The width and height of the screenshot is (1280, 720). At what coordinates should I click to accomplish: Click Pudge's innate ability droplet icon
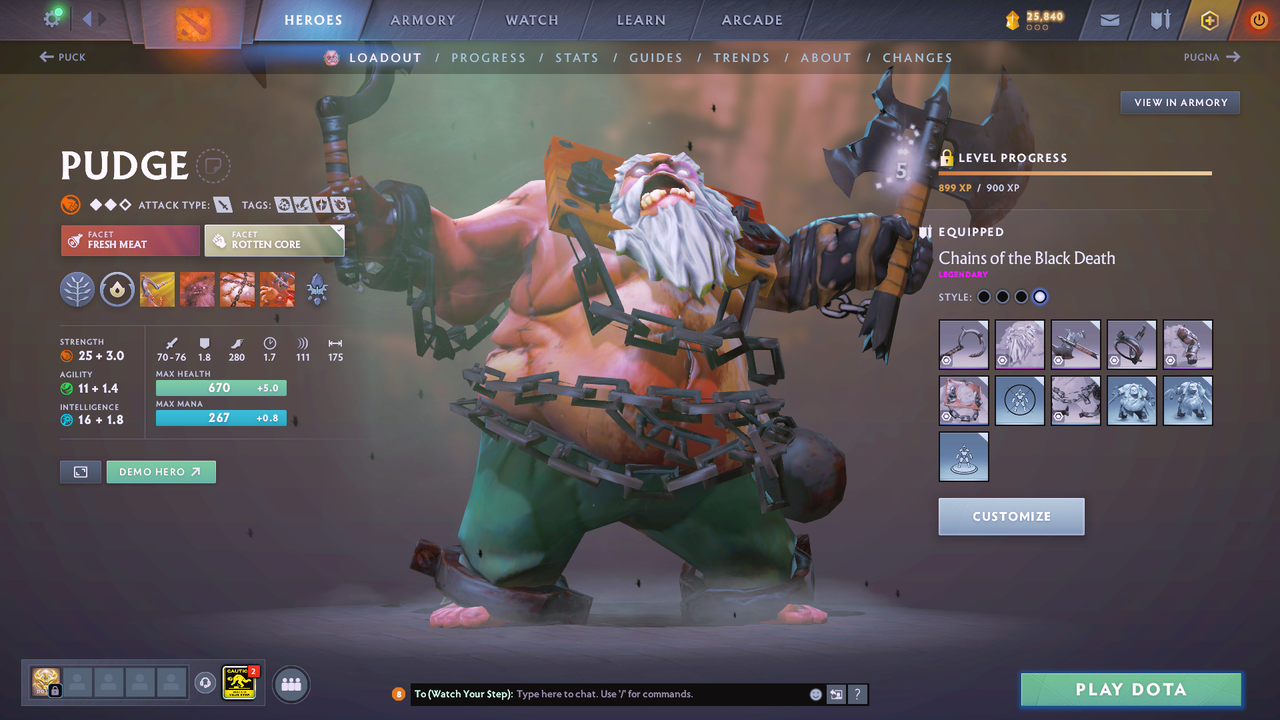117,289
